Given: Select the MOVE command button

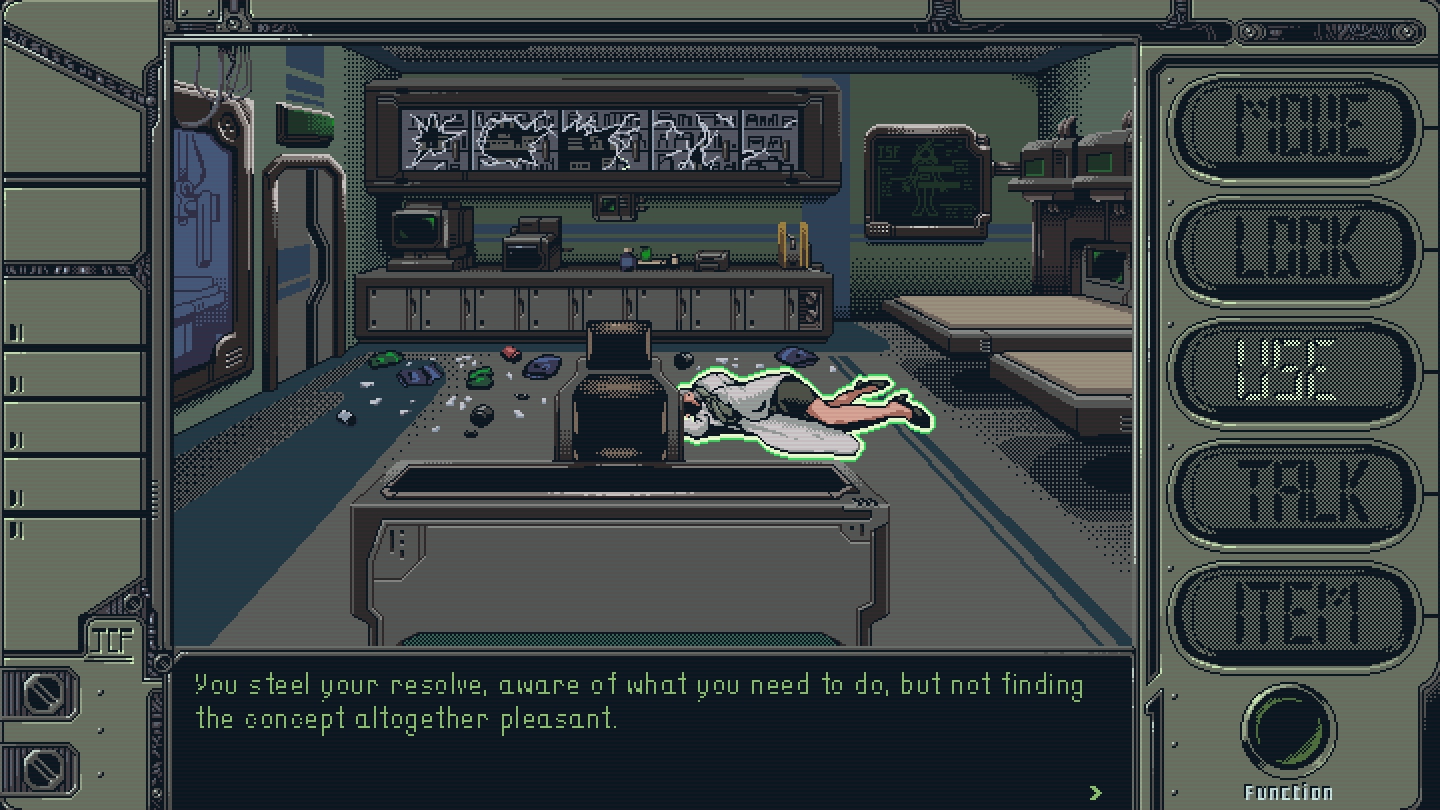Looking at the screenshot, I should click(1294, 127).
